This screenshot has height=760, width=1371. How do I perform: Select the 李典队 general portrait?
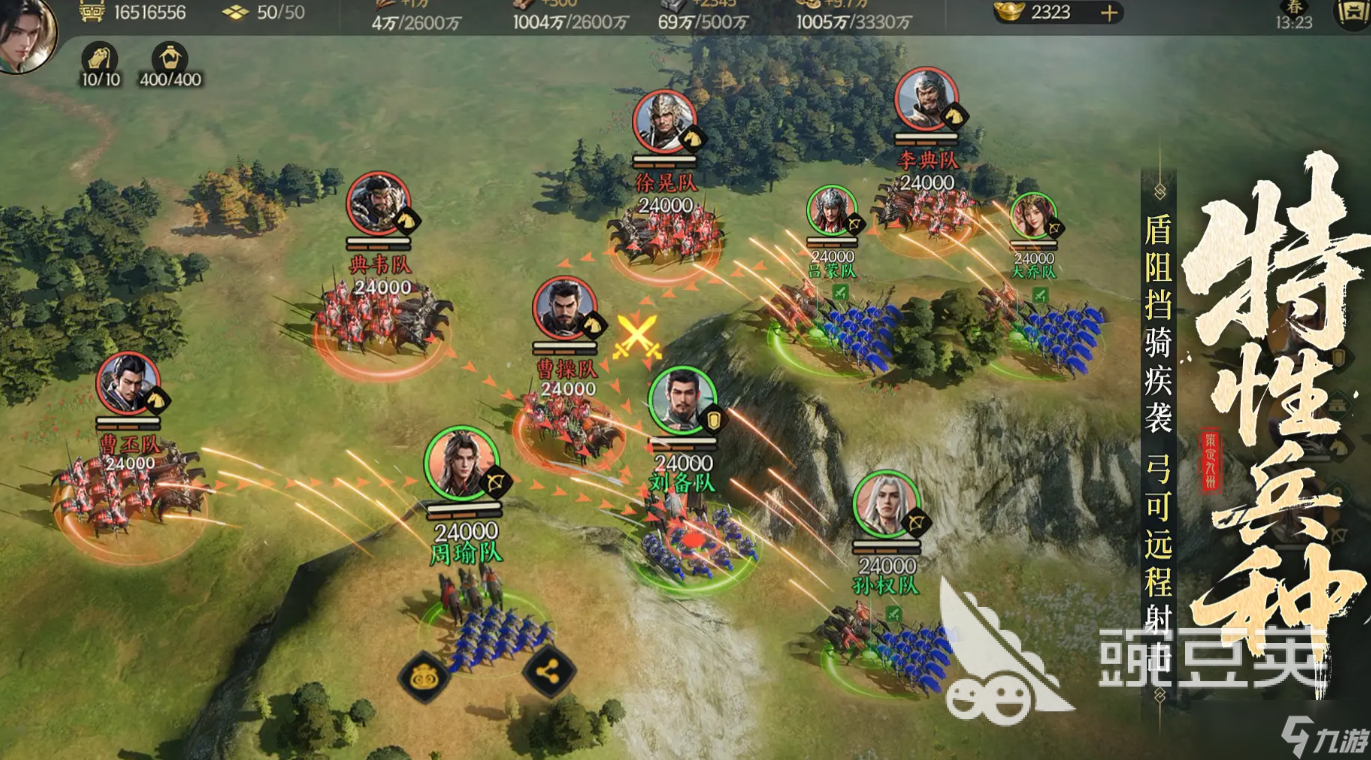(927, 98)
